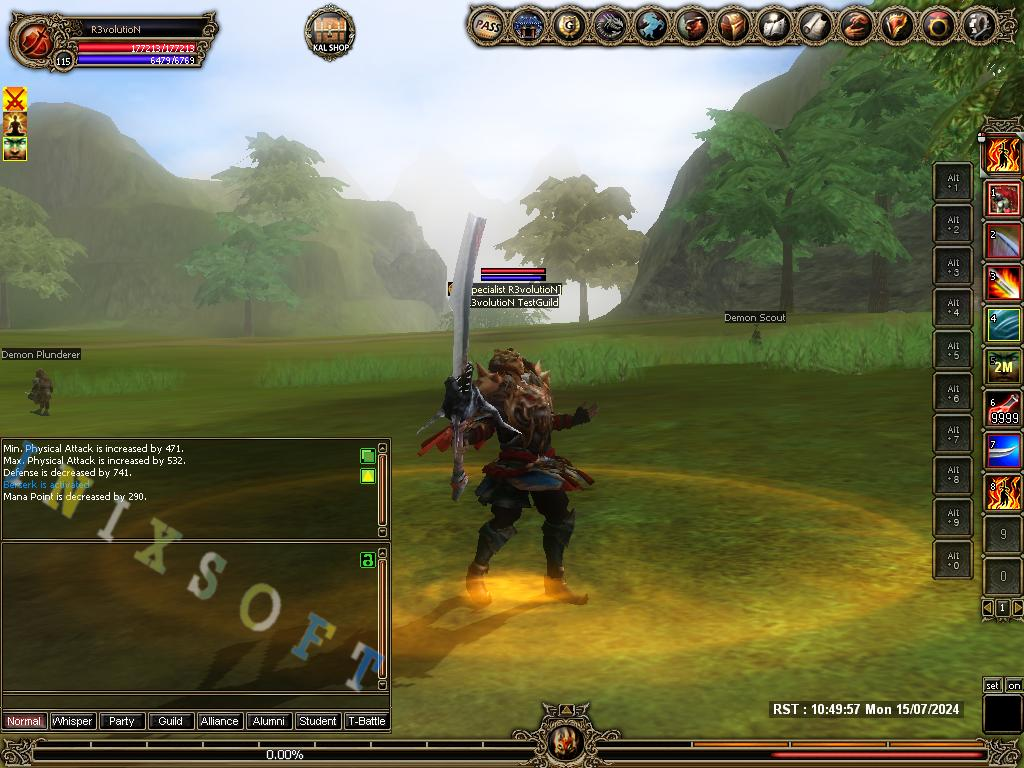The width and height of the screenshot is (1024, 768).
Task: Open the blue horse mount icon
Action: [651, 26]
